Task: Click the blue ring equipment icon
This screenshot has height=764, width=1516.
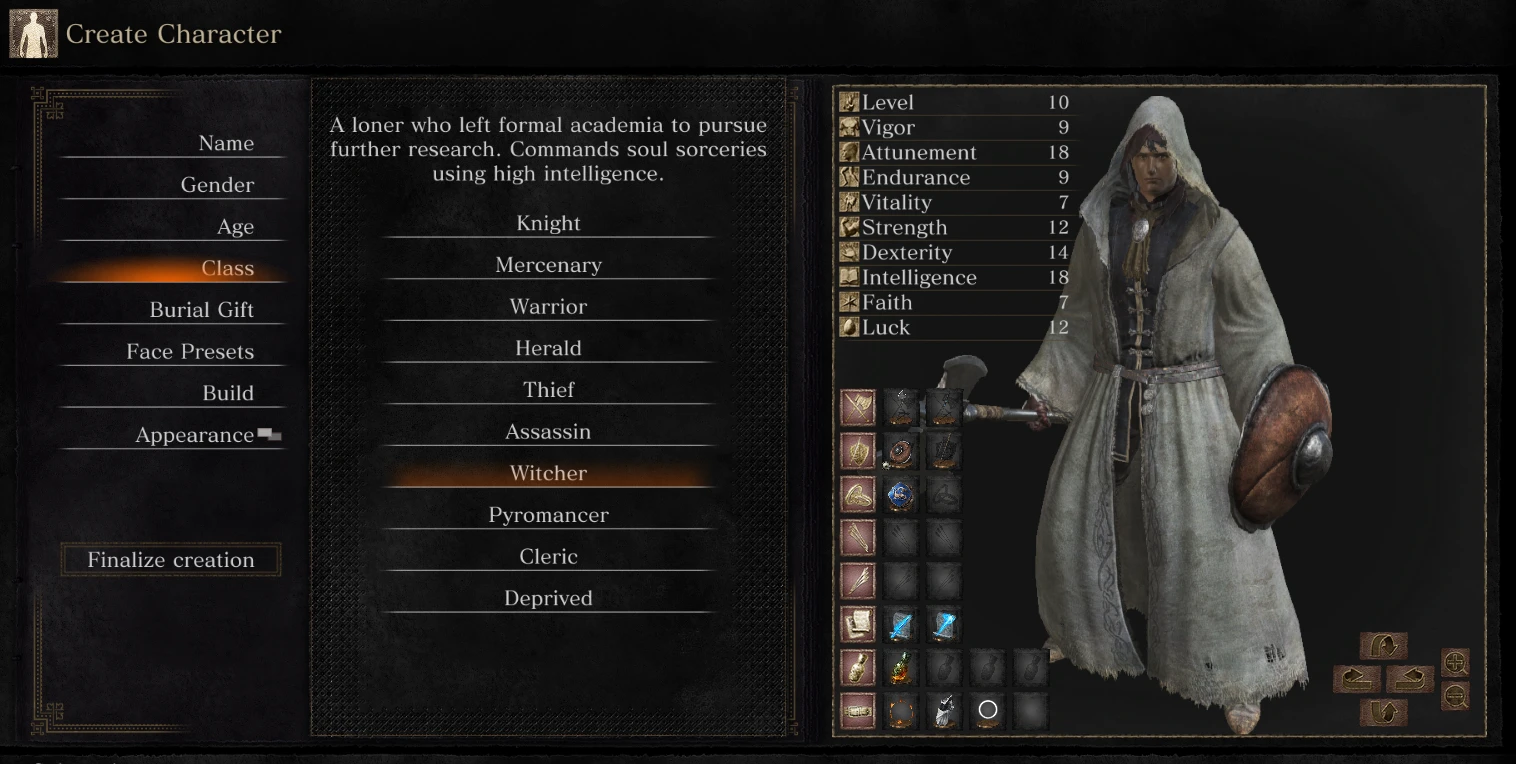Action: click(900, 494)
